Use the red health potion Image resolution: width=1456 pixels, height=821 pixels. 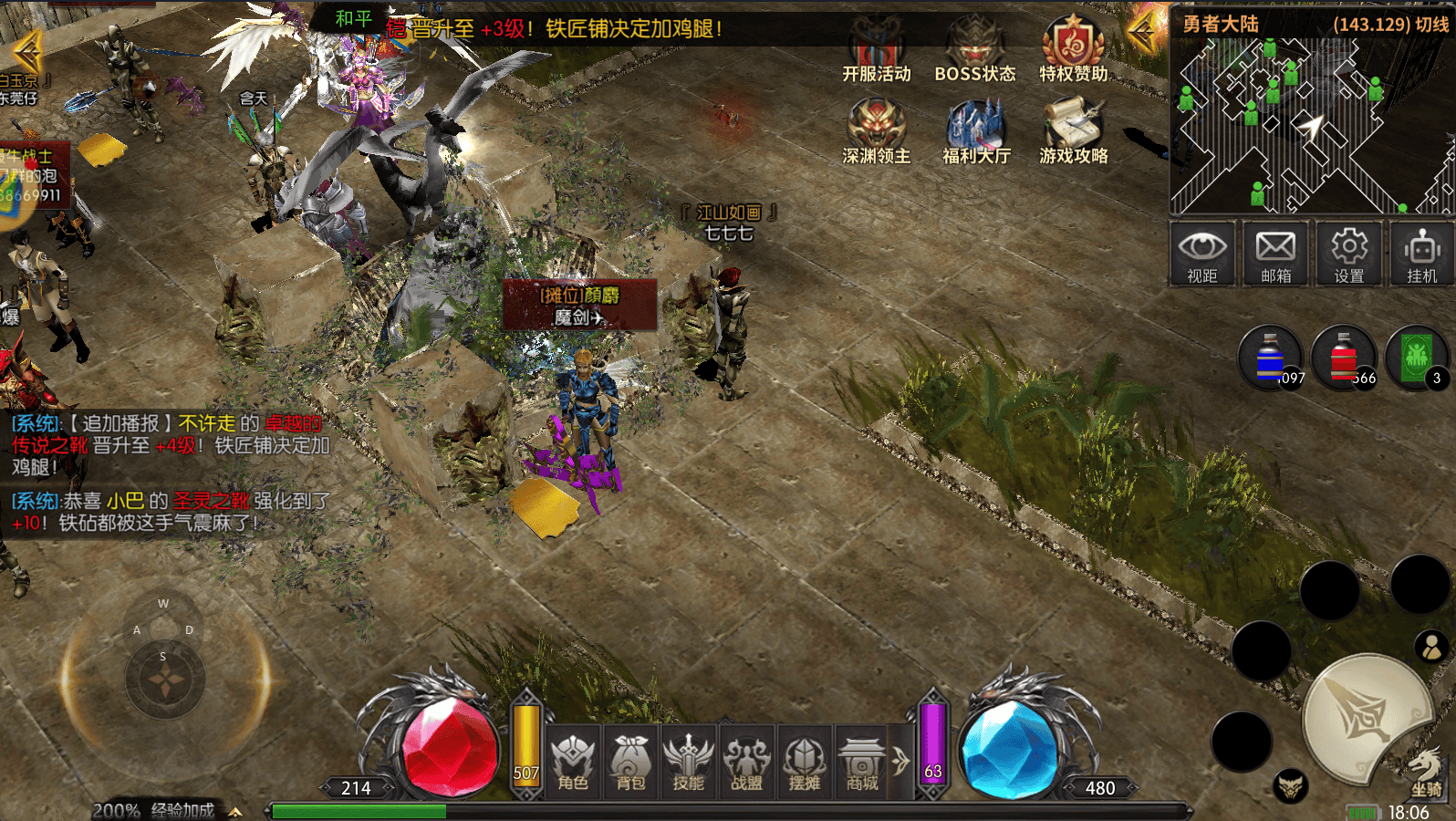click(1343, 358)
